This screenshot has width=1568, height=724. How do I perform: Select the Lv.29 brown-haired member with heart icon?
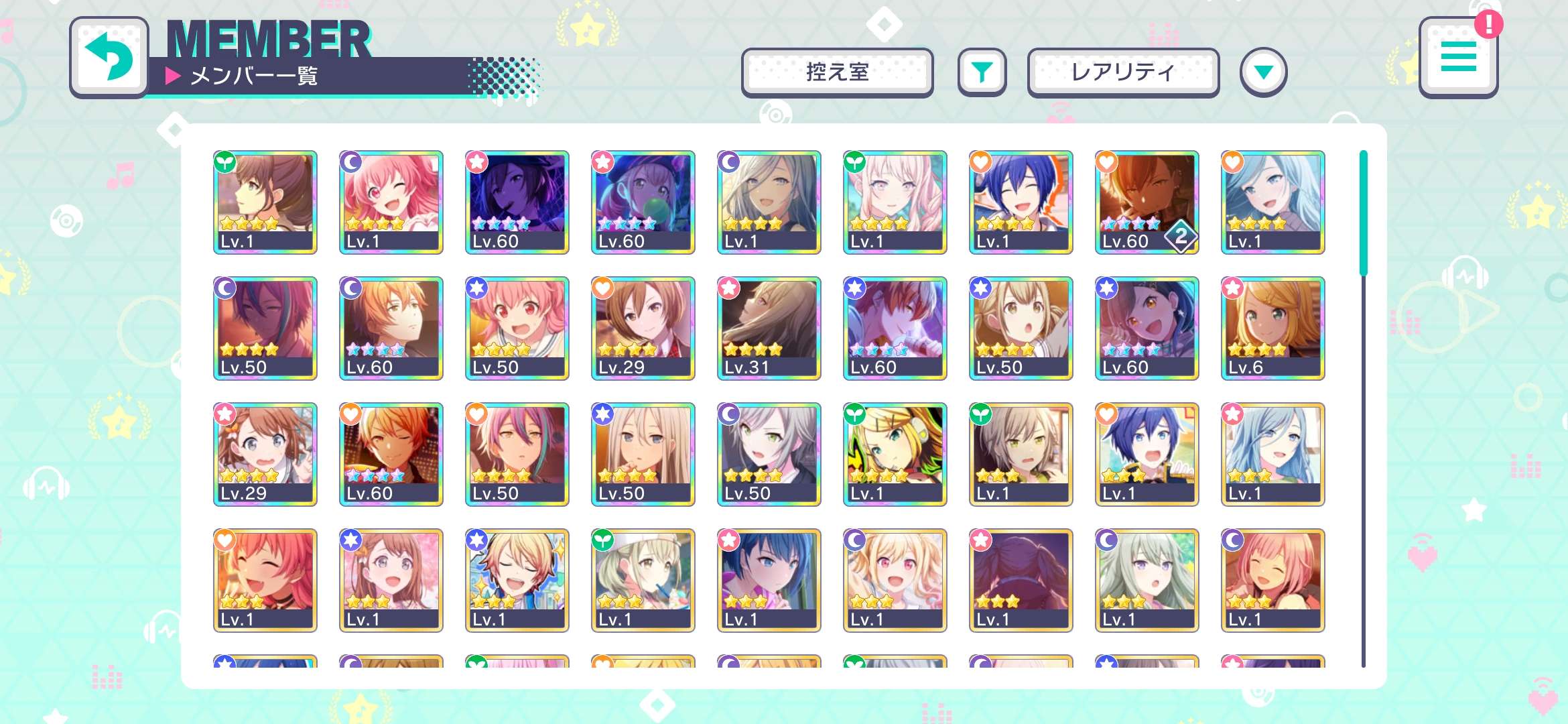(643, 328)
